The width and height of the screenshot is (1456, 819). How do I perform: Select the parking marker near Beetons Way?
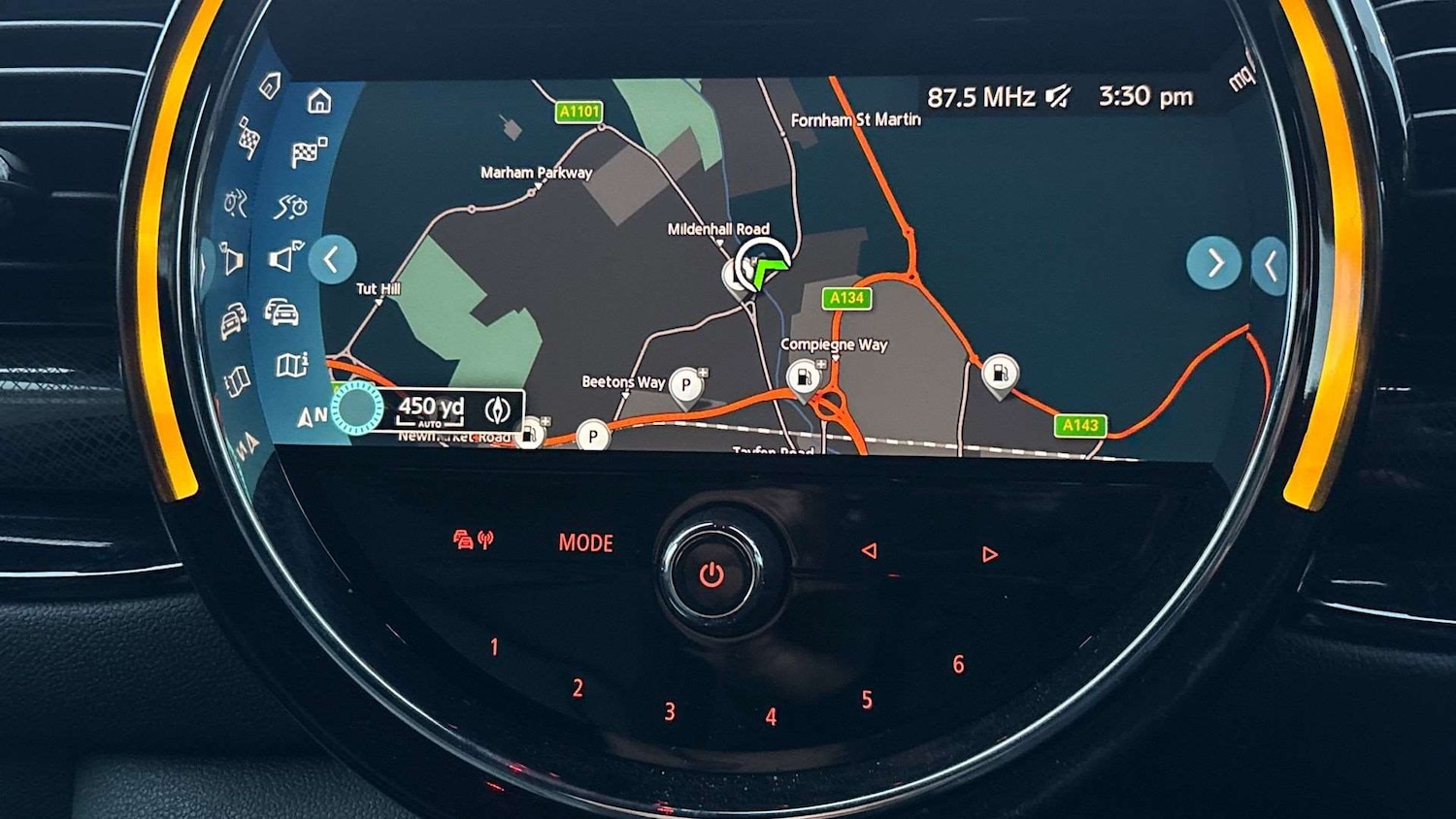(x=686, y=385)
